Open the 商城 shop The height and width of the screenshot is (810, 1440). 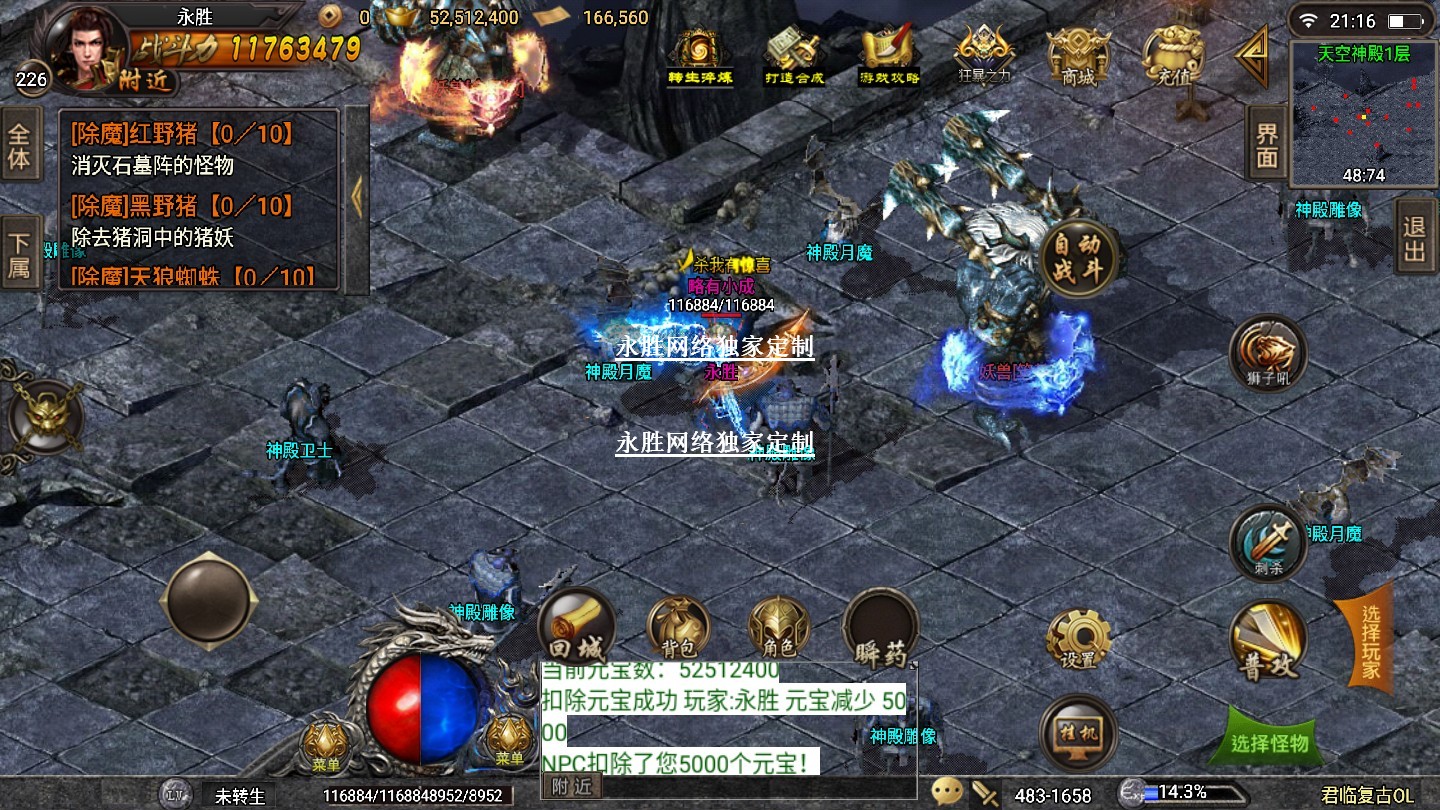click(x=1078, y=56)
